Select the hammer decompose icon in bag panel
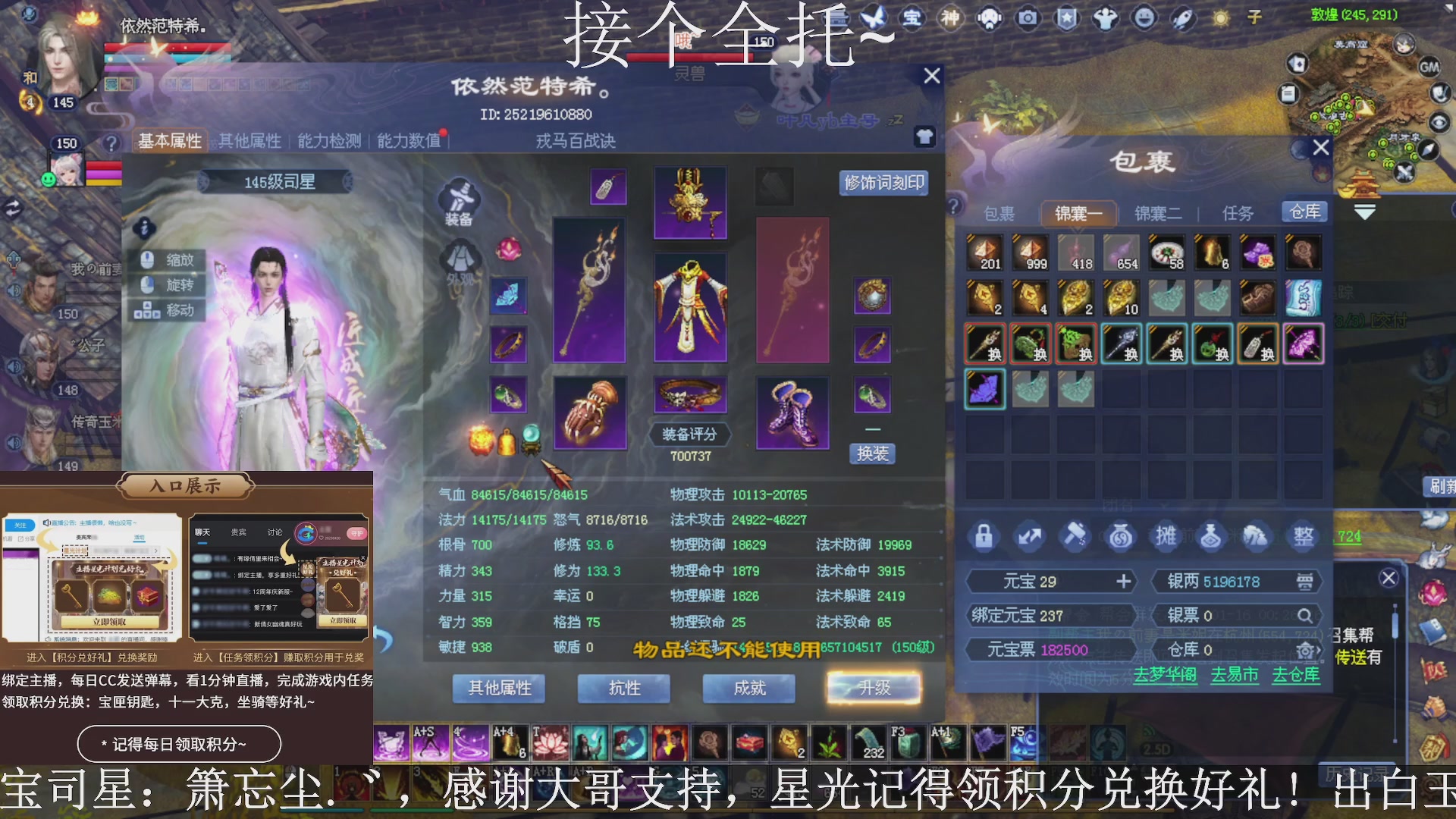Screen dimensions: 1456x819 pos(1074,536)
